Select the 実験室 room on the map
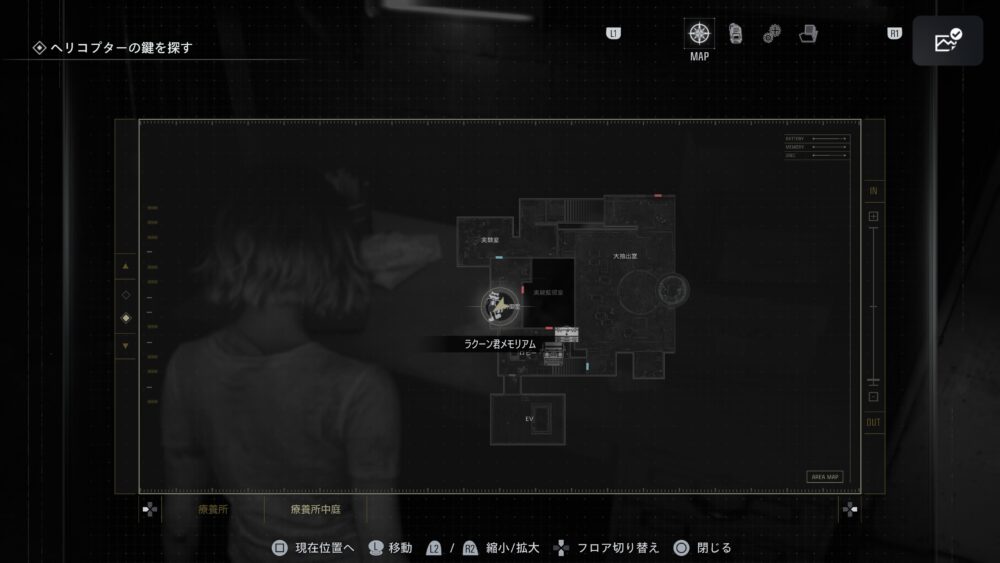The width and height of the screenshot is (1000, 563). 489,240
